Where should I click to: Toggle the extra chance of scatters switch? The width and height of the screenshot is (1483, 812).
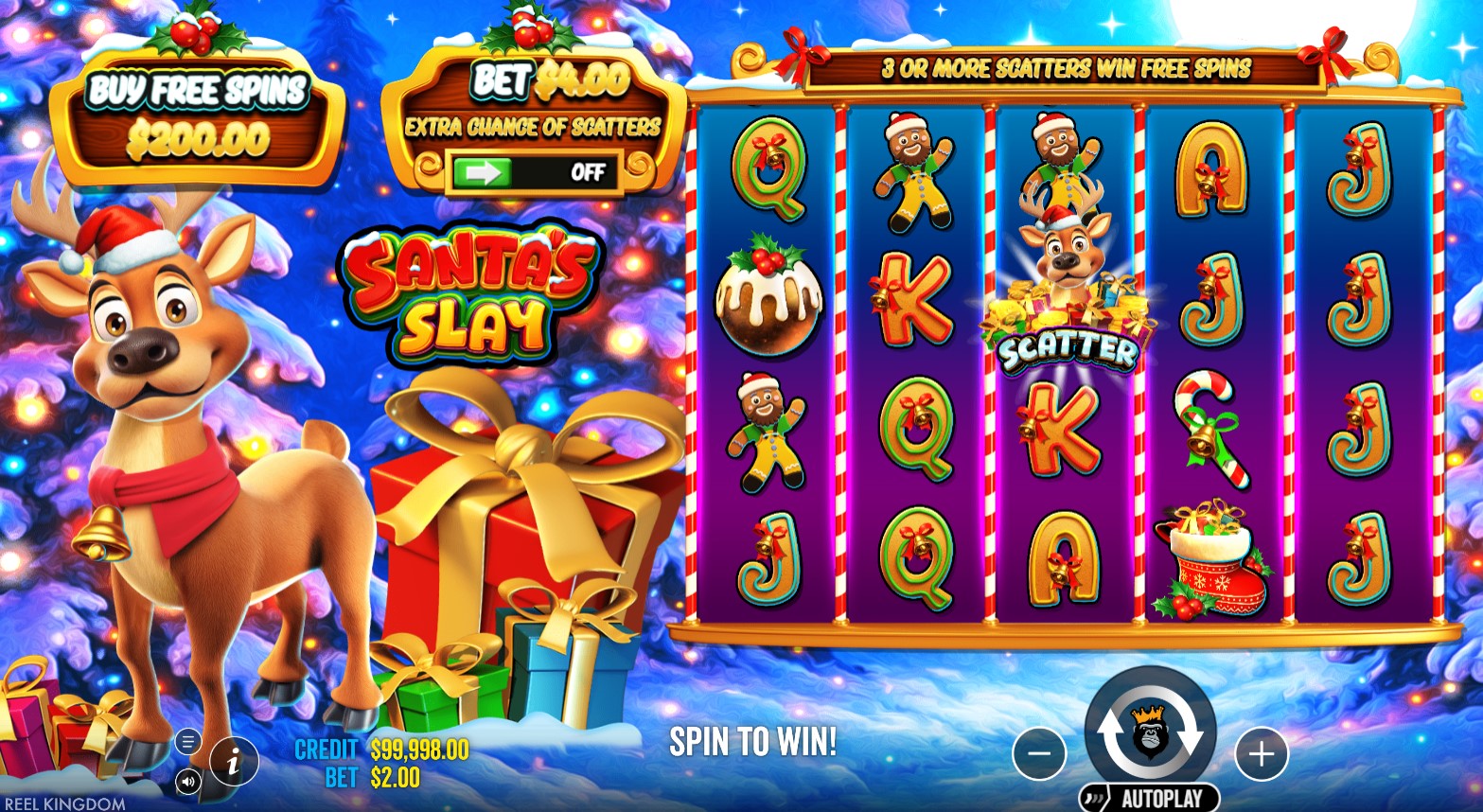(537, 172)
